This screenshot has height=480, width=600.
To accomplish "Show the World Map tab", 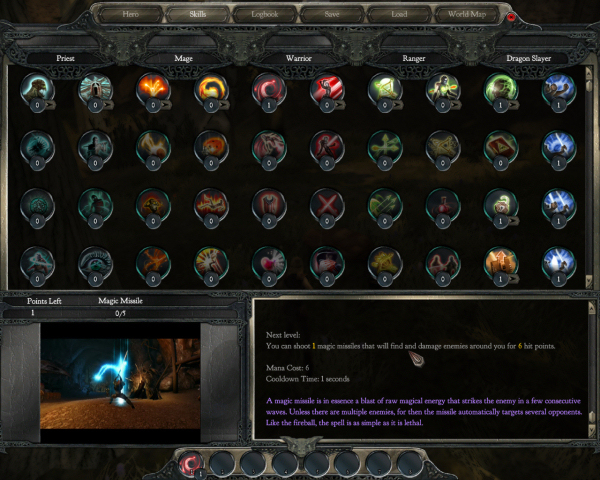I will pos(466,15).
